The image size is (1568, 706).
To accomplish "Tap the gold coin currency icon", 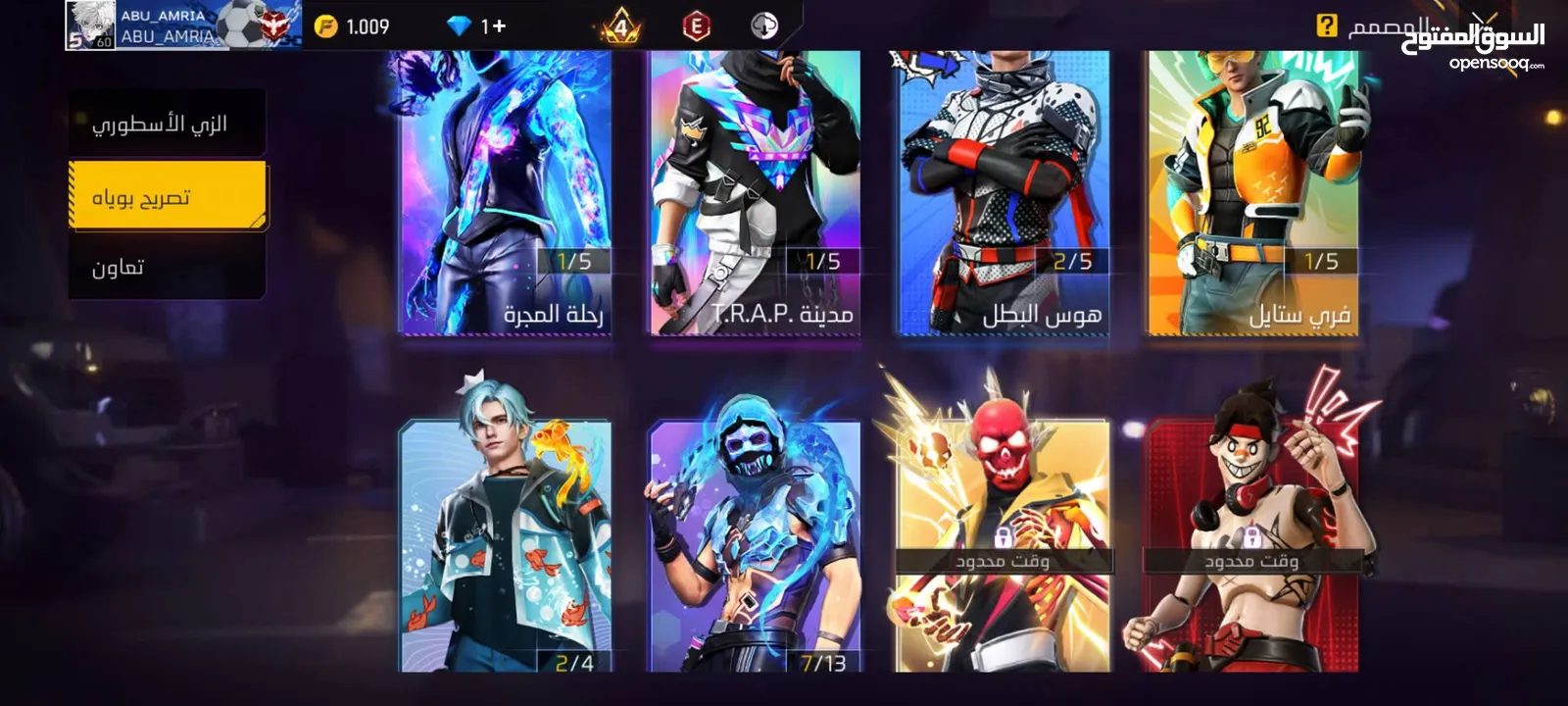I will coord(325,26).
